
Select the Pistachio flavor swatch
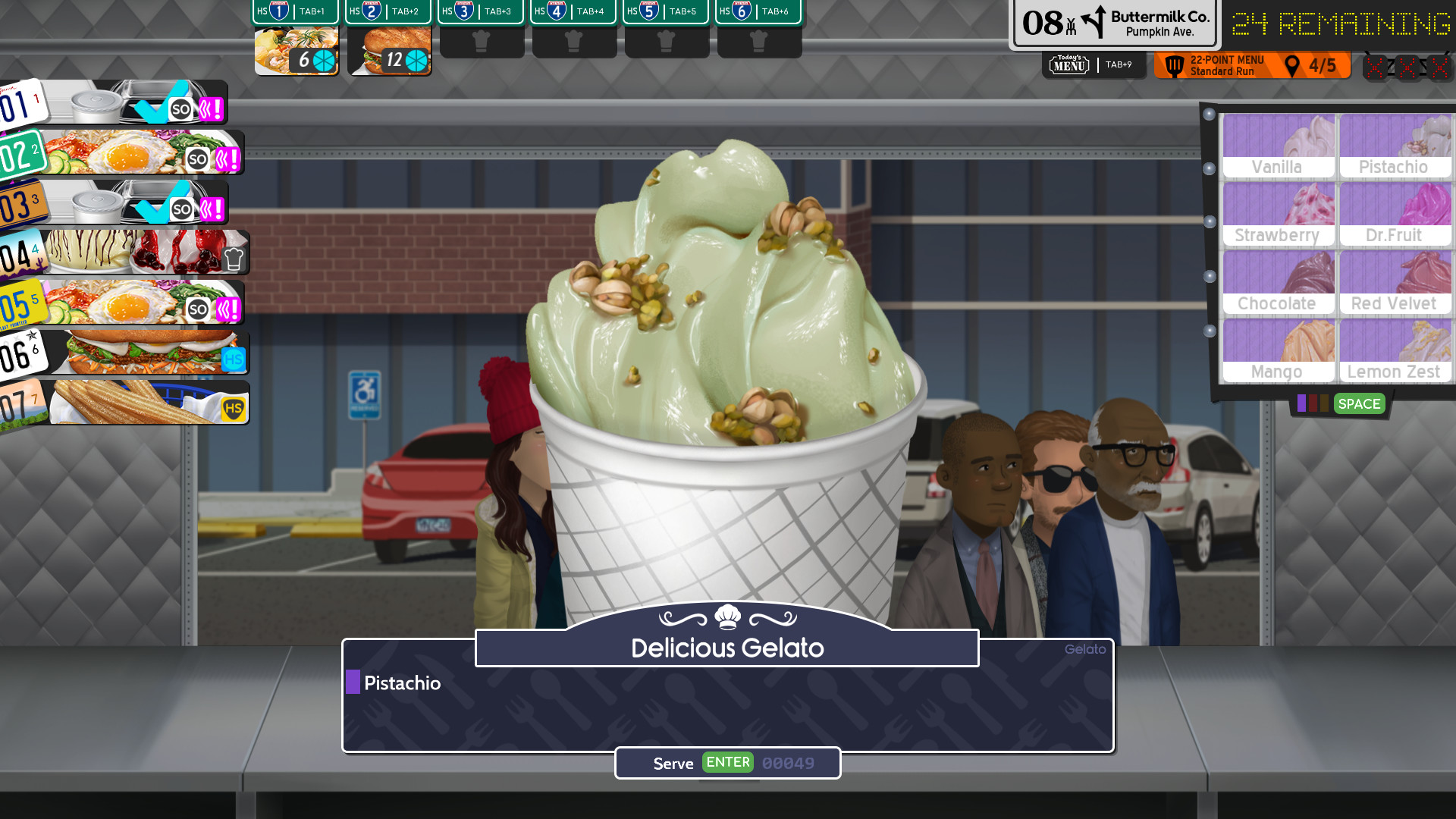pos(1395,144)
